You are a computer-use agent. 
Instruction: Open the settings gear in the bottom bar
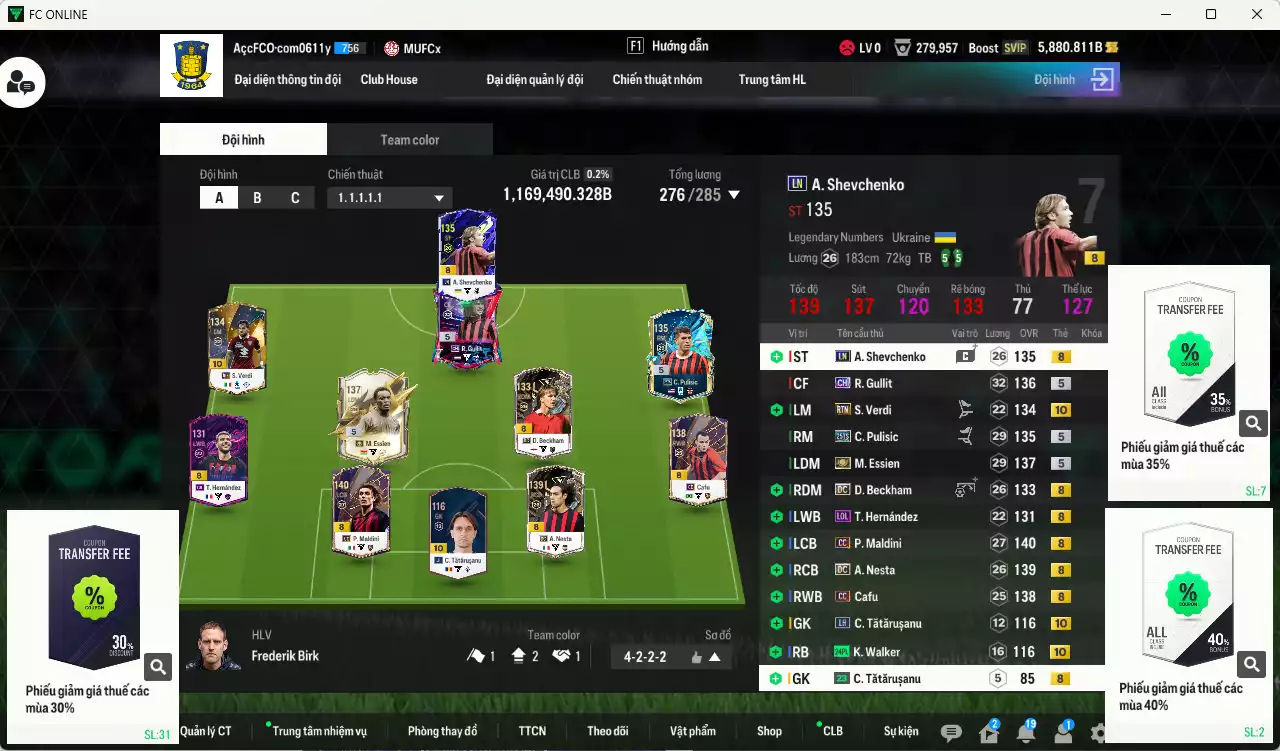tap(1097, 732)
